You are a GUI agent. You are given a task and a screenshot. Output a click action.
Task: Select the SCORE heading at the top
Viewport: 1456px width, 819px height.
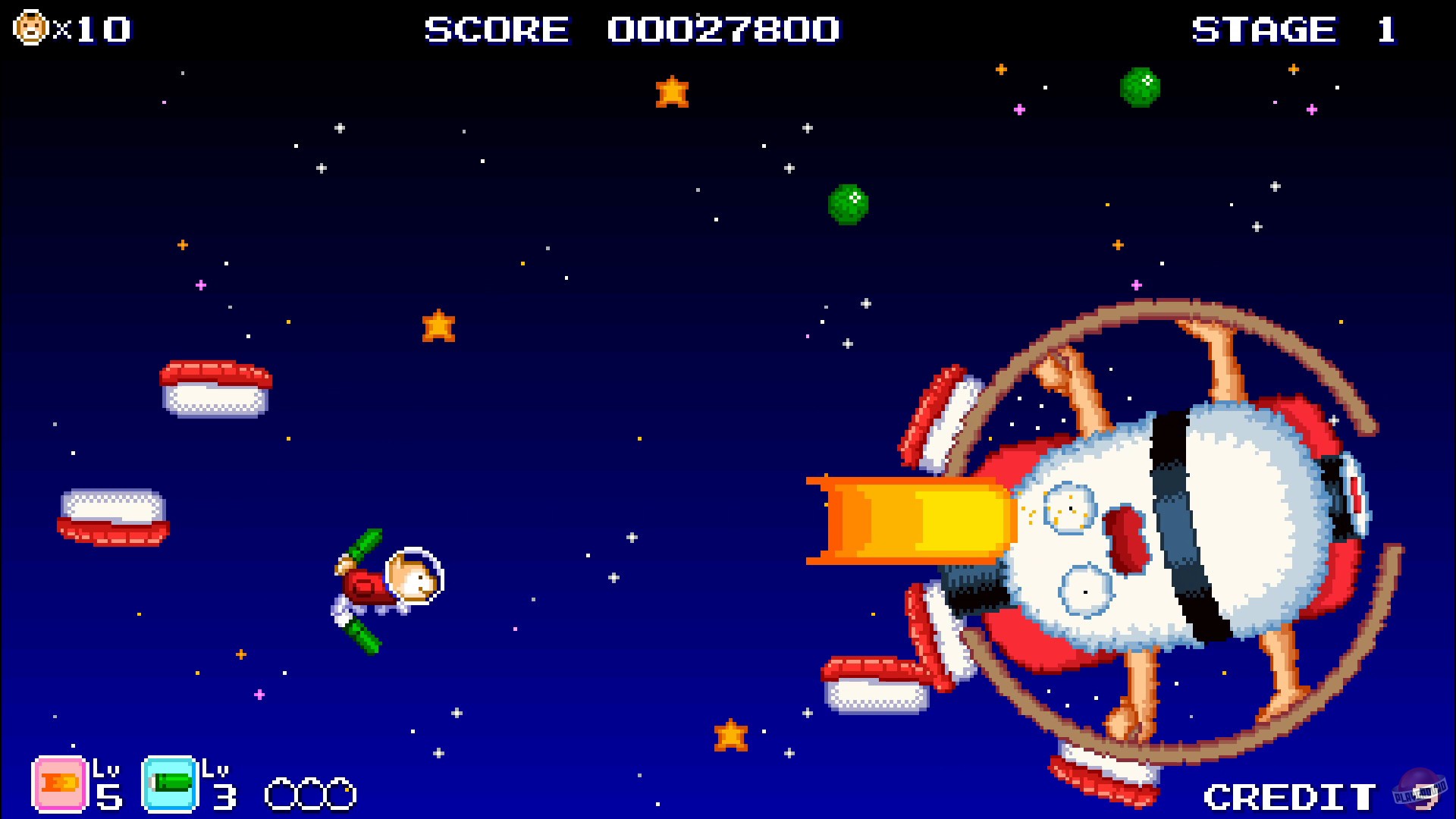pyautogui.click(x=497, y=30)
